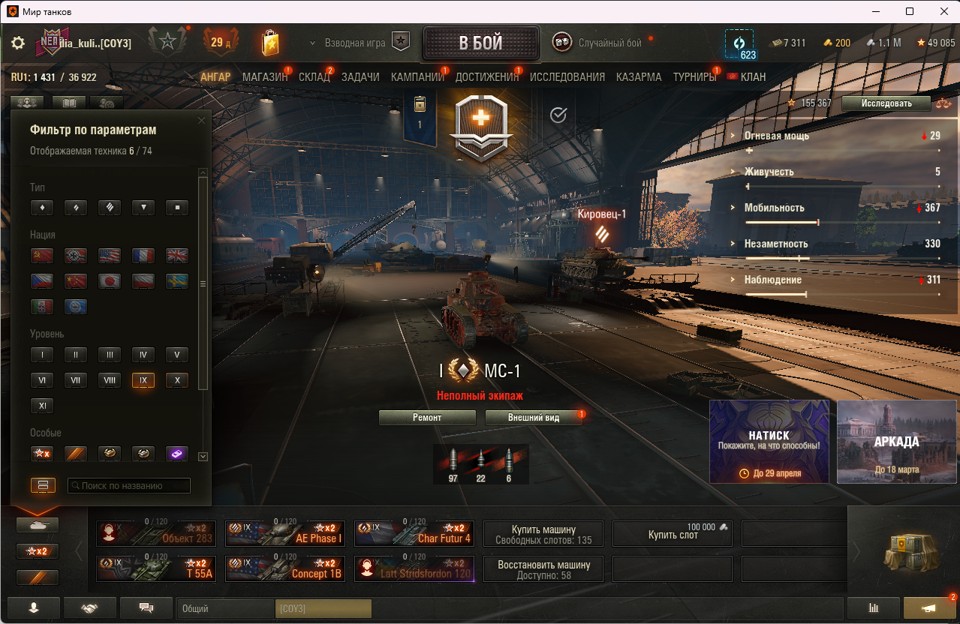Screen dimensions: 960x624
Task: Open the КАЗАРМА tab
Action: (638, 77)
